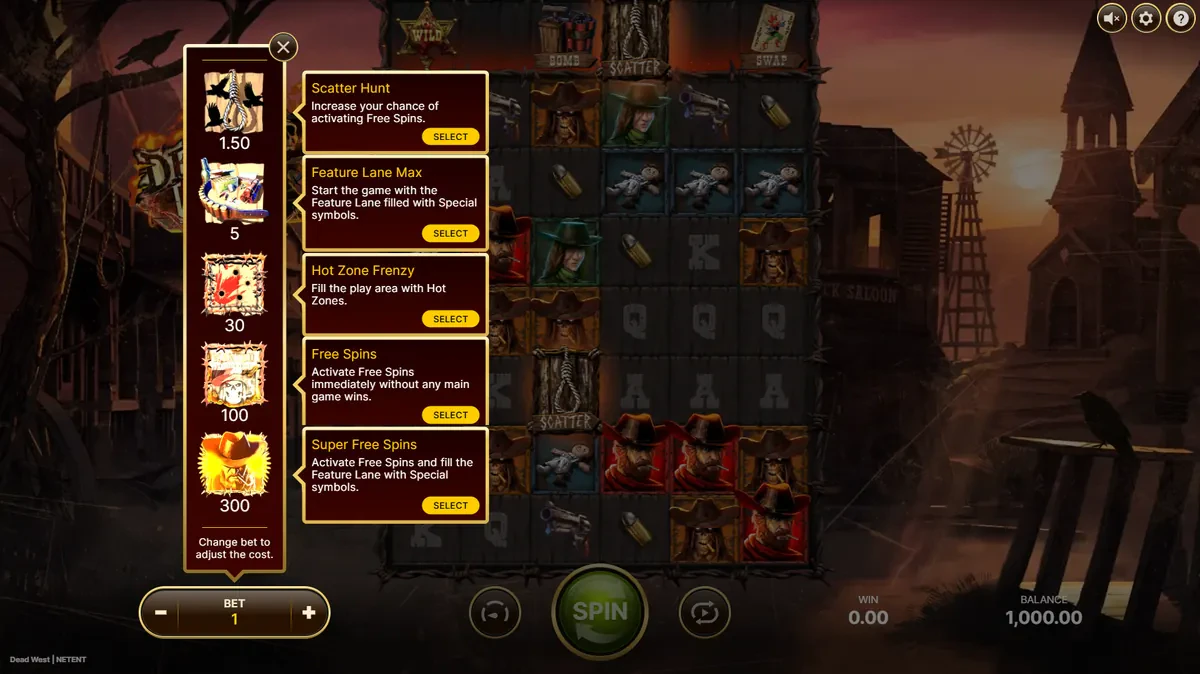Click the Feature Lane Max icon

[x=234, y=193]
